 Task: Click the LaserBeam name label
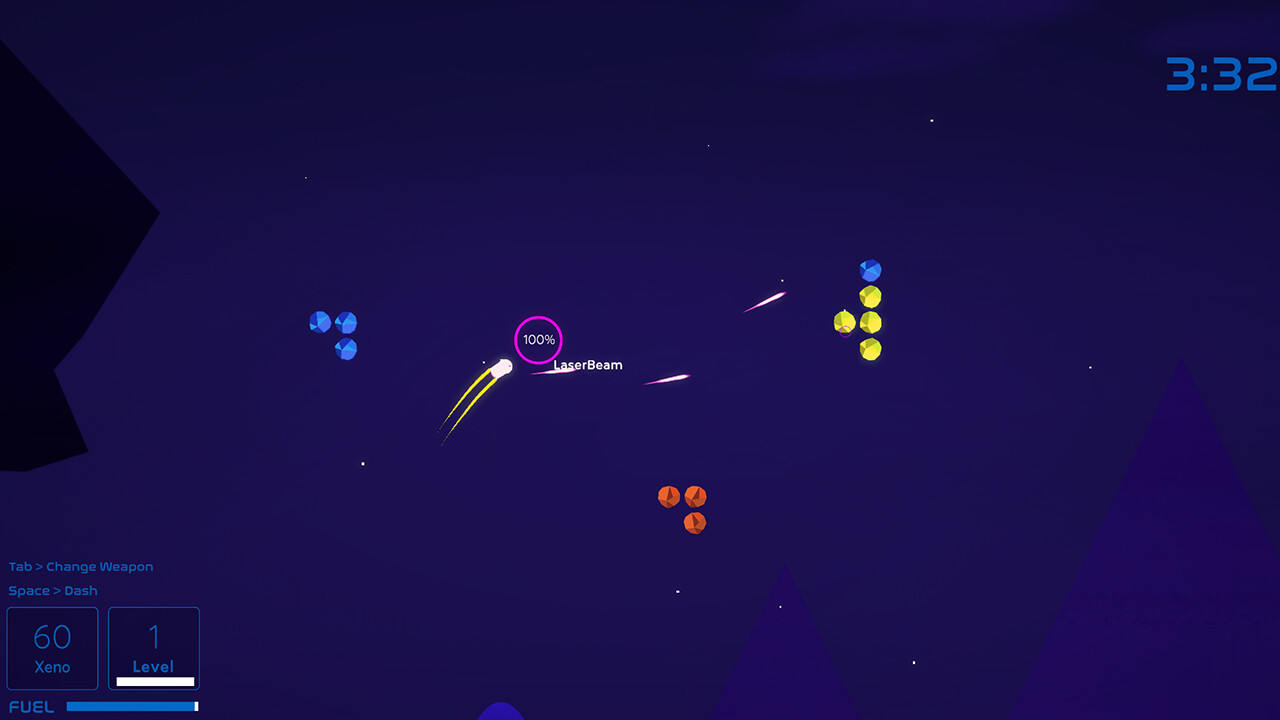(x=587, y=365)
